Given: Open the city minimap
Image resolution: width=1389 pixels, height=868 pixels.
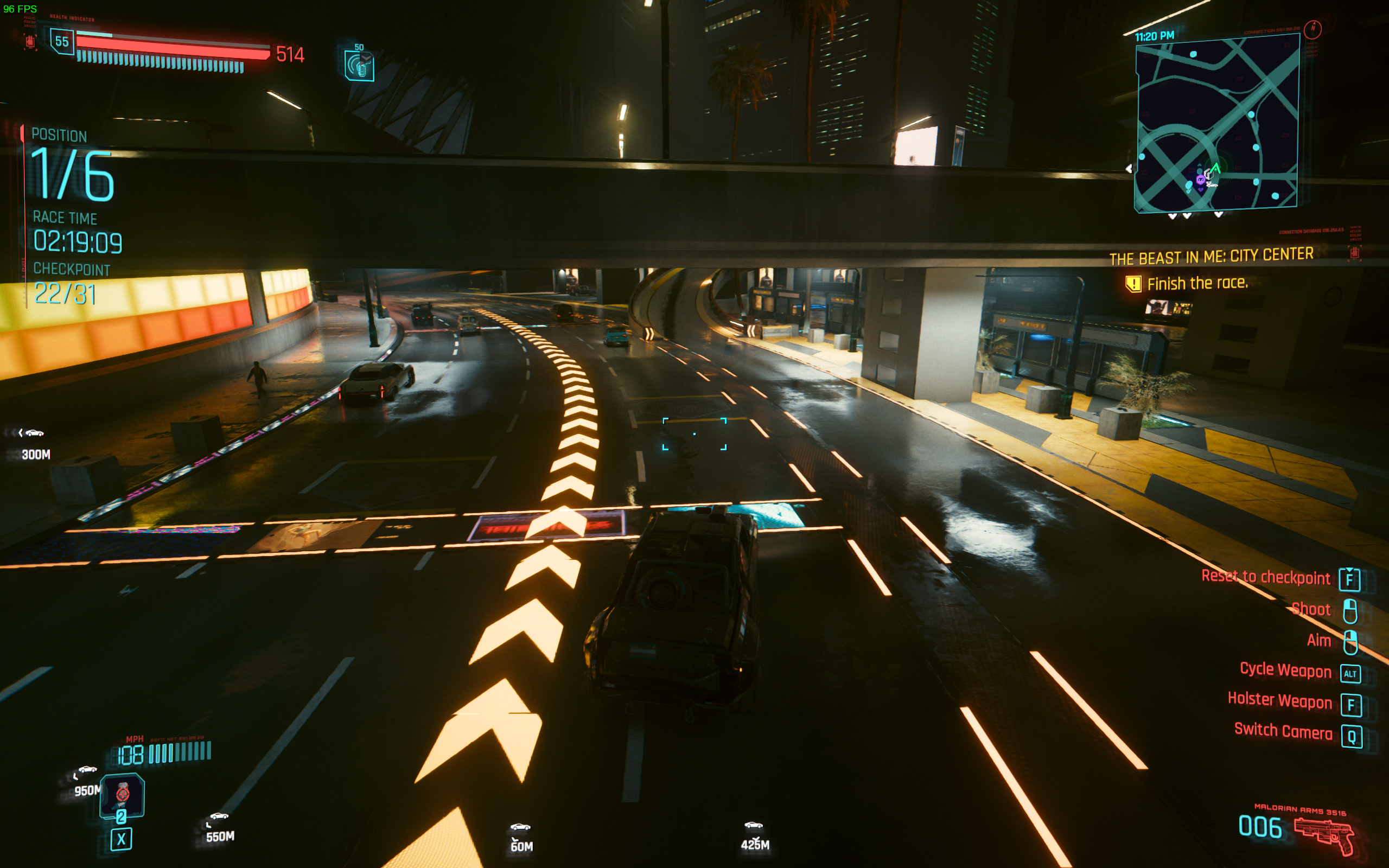Looking at the screenshot, I should pyautogui.click(x=1217, y=124).
